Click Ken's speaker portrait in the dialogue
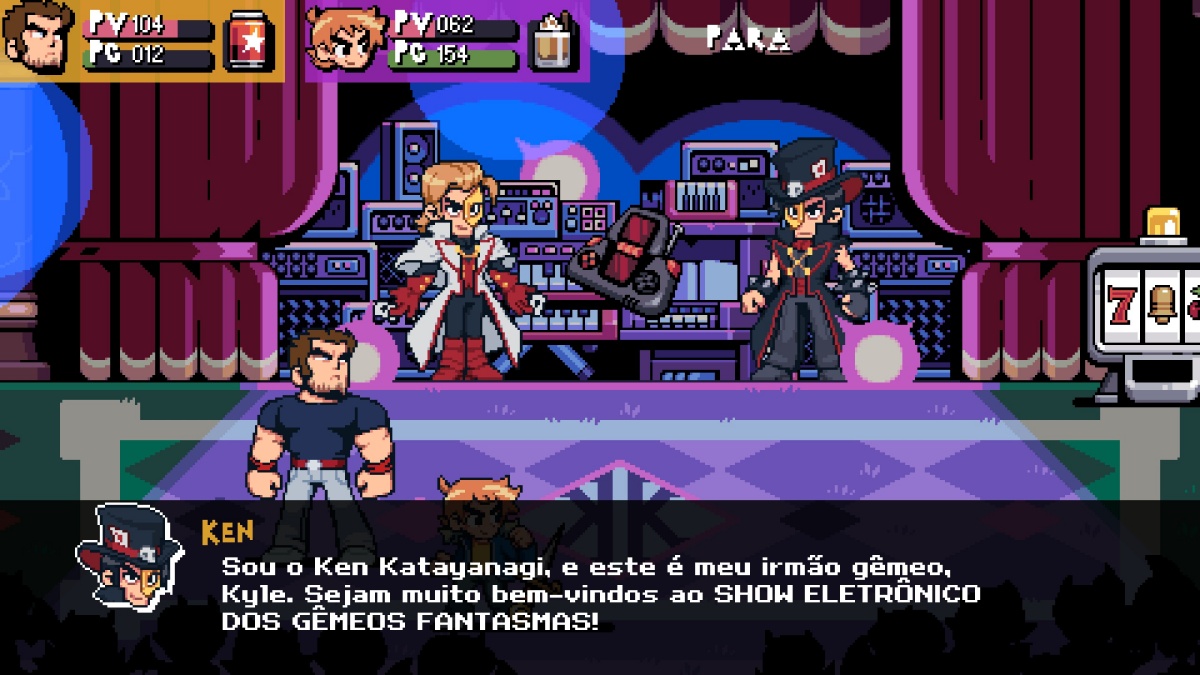This screenshot has width=1200, height=675. point(129,558)
